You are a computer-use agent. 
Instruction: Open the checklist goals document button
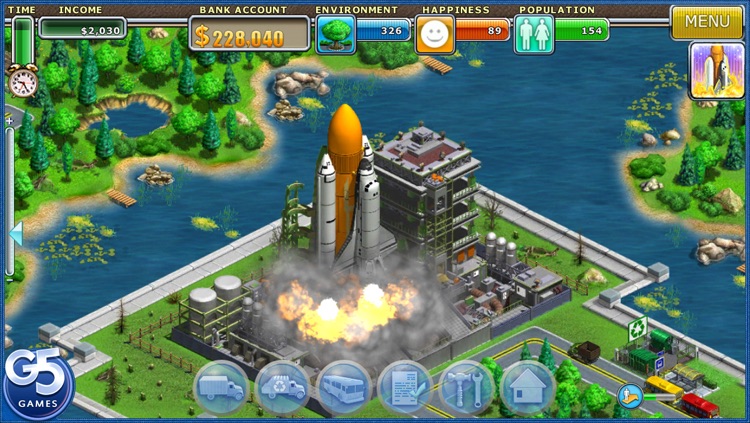pos(405,387)
